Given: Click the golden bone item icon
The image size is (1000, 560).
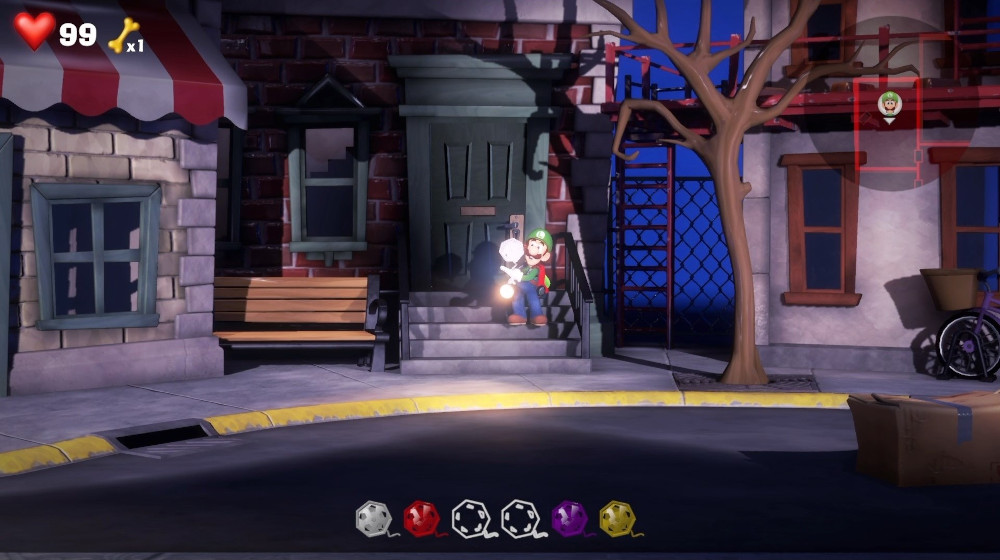Looking at the screenshot, I should point(123,36).
